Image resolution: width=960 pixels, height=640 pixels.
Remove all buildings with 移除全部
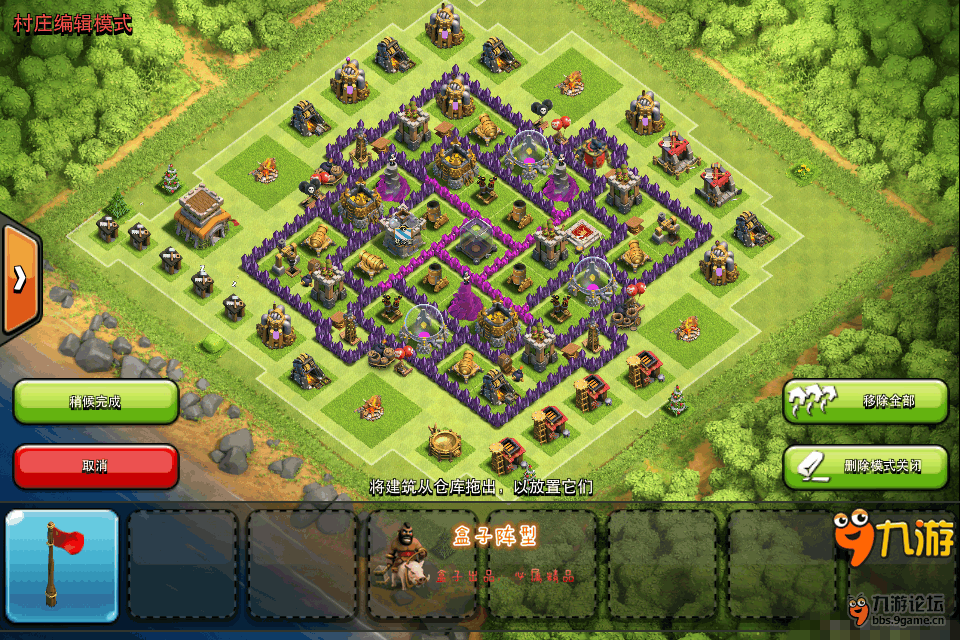coord(865,401)
